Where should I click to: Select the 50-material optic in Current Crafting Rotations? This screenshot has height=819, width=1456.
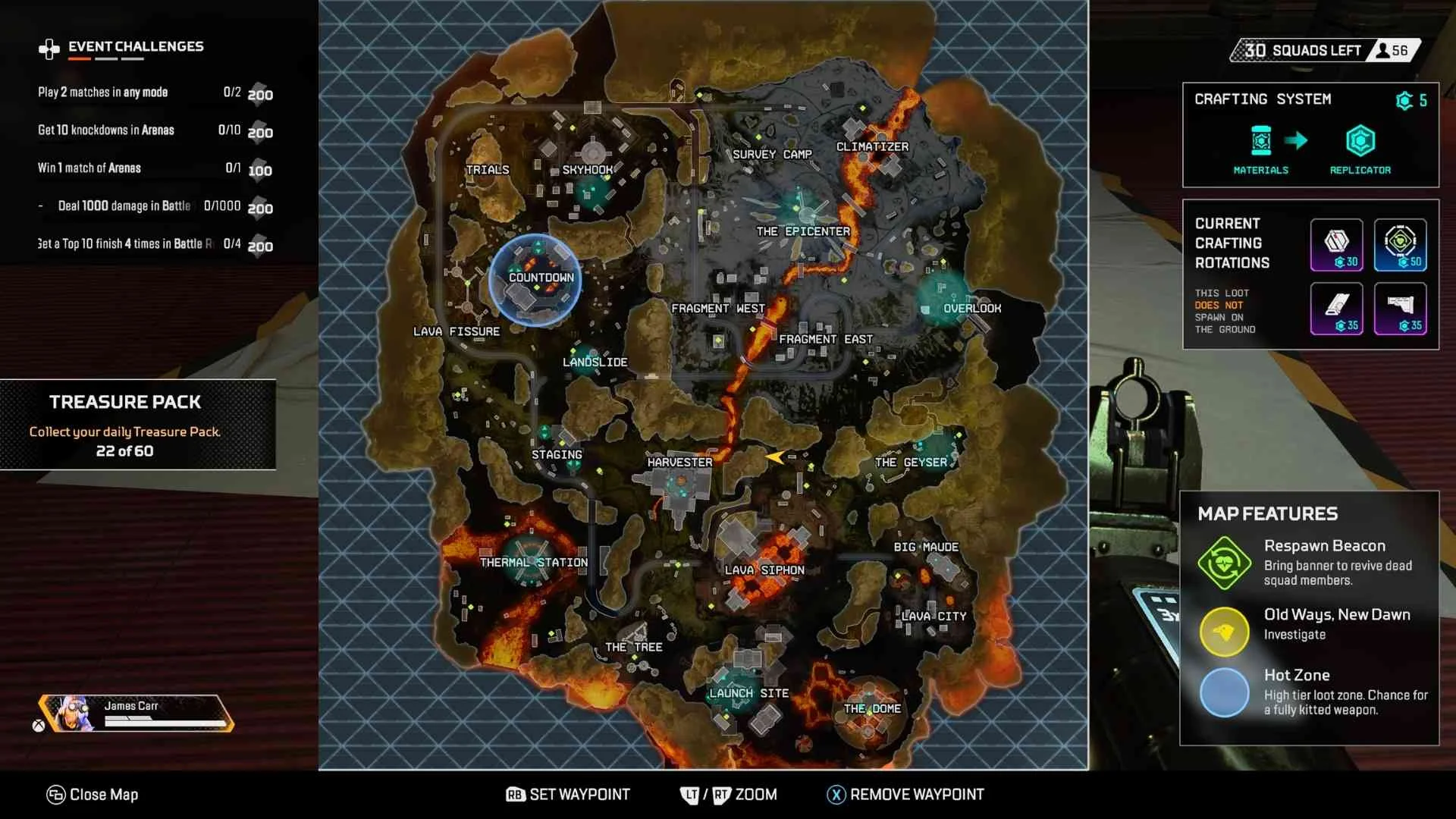point(1401,244)
